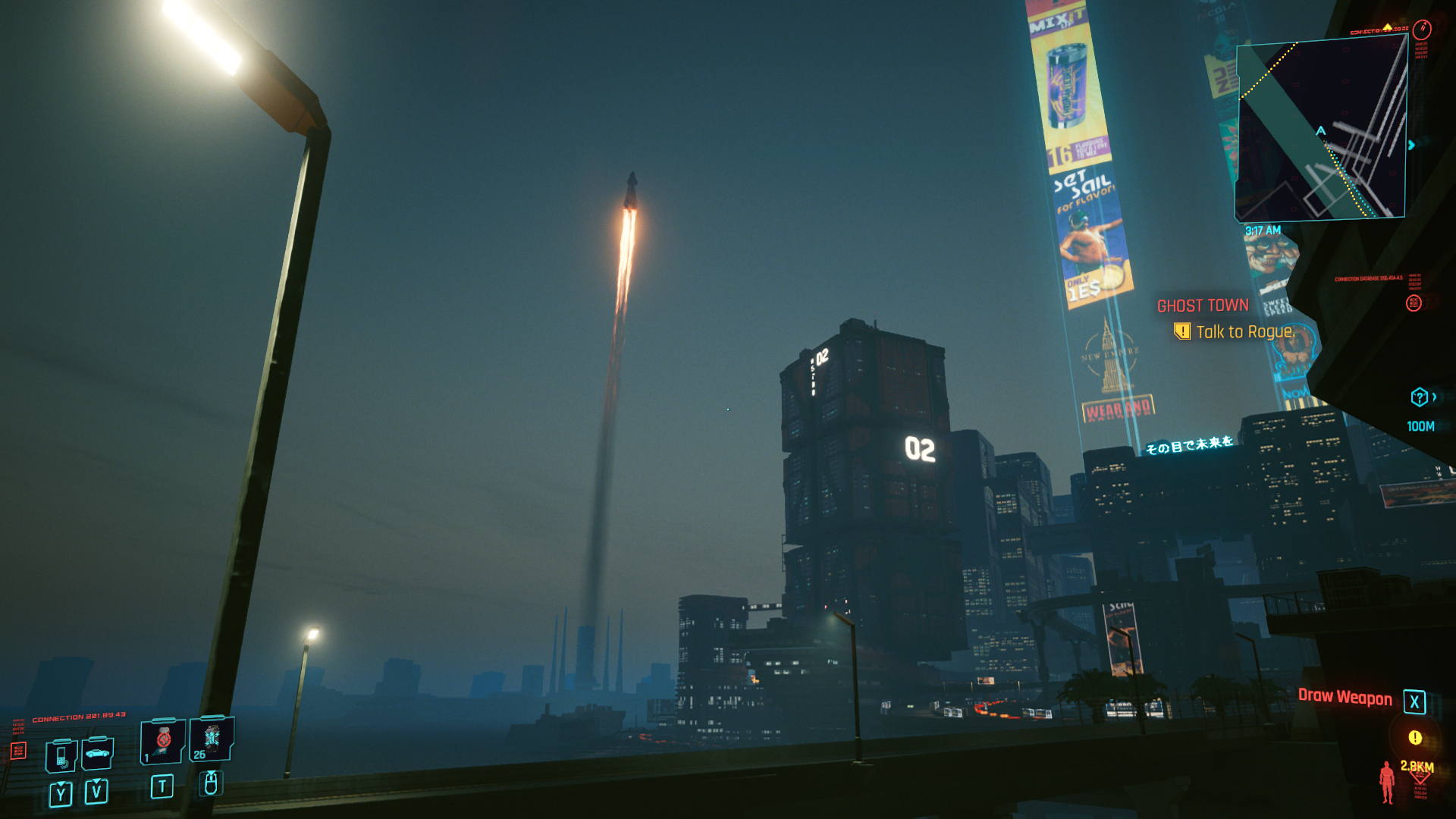Click the Talk to Rogue objective

click(1244, 332)
